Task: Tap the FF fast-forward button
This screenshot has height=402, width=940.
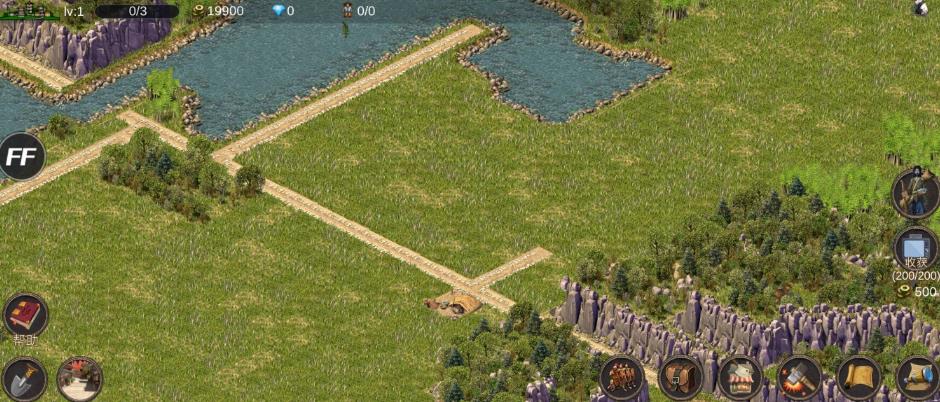Action: click(x=21, y=156)
